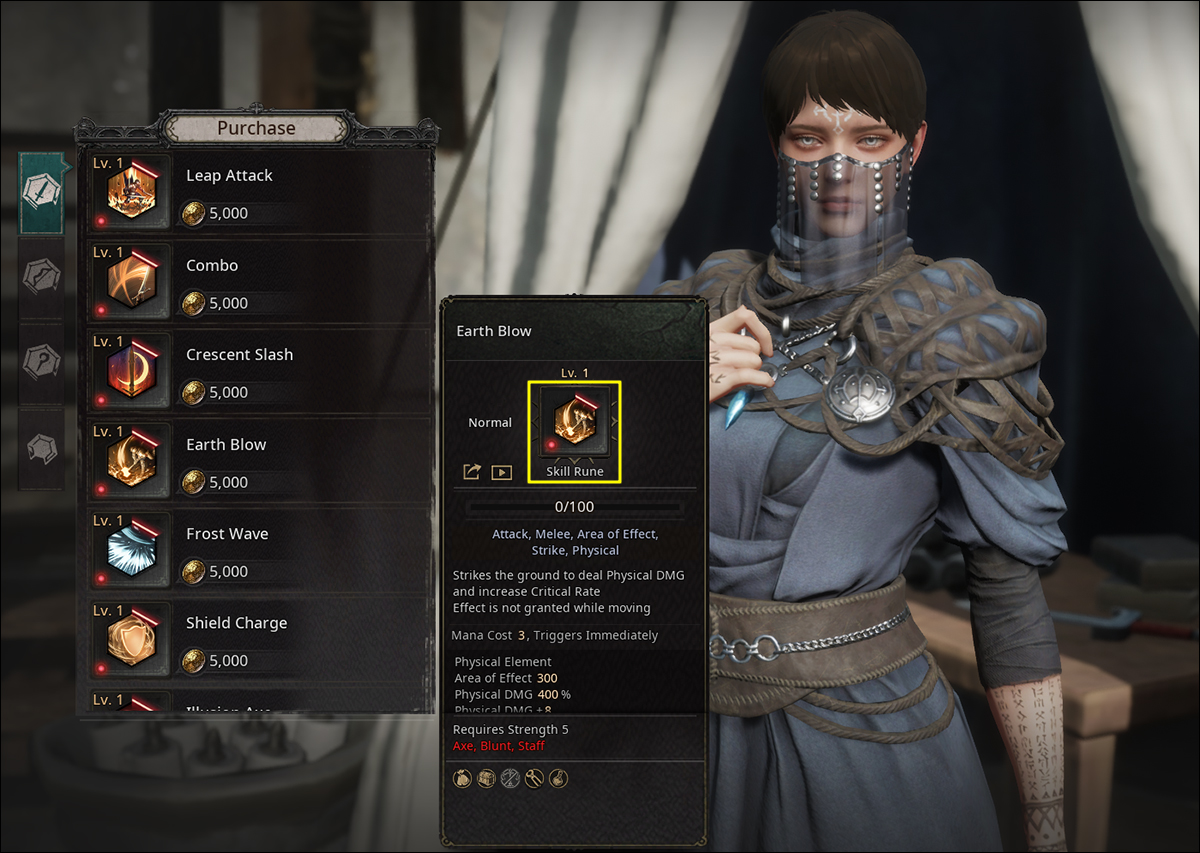
Task: Click the Earth Blow Skill Rune icon
Action: pyautogui.click(x=575, y=422)
